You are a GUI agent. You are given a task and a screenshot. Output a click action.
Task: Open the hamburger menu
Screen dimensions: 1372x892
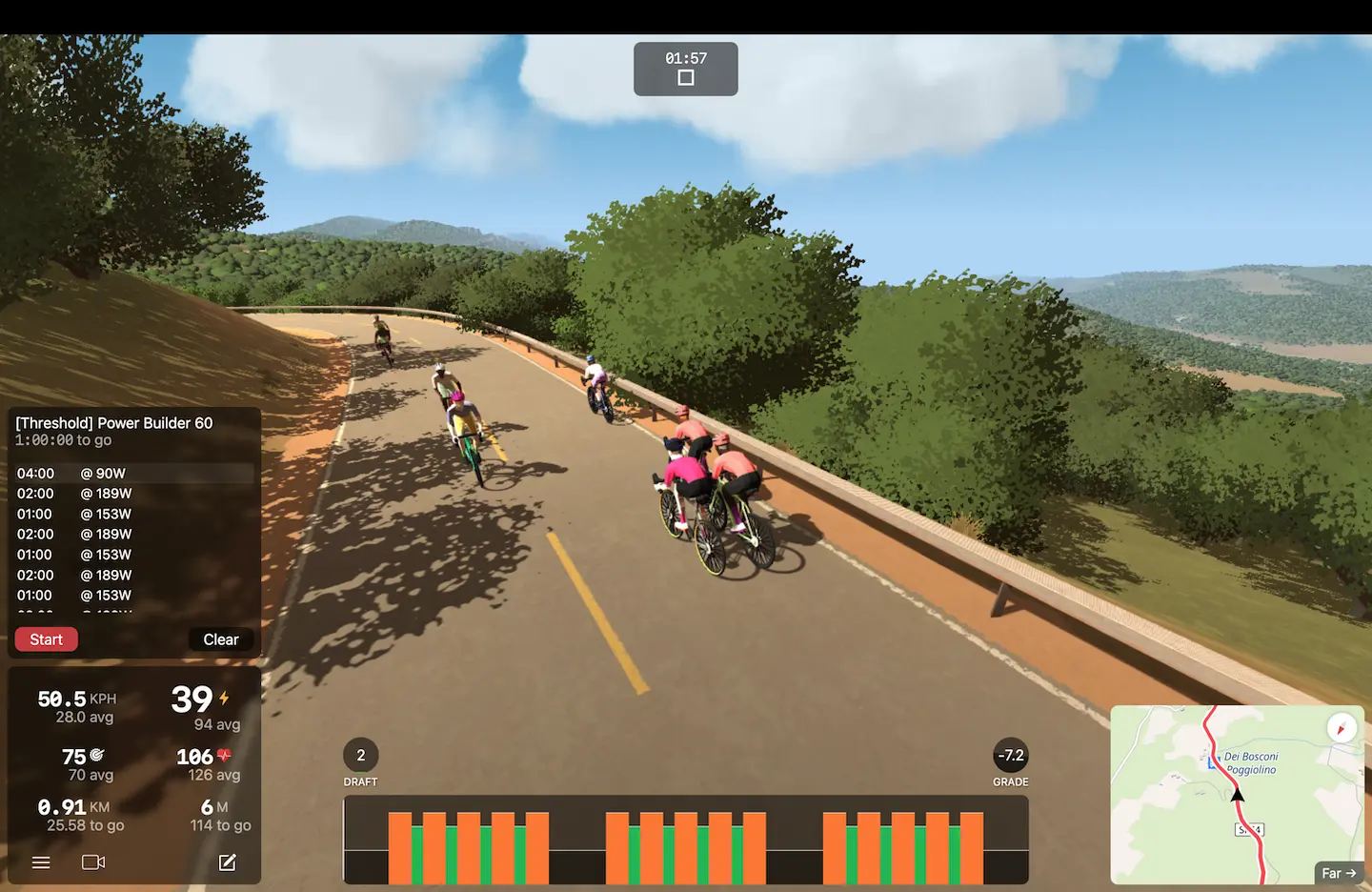click(41, 862)
